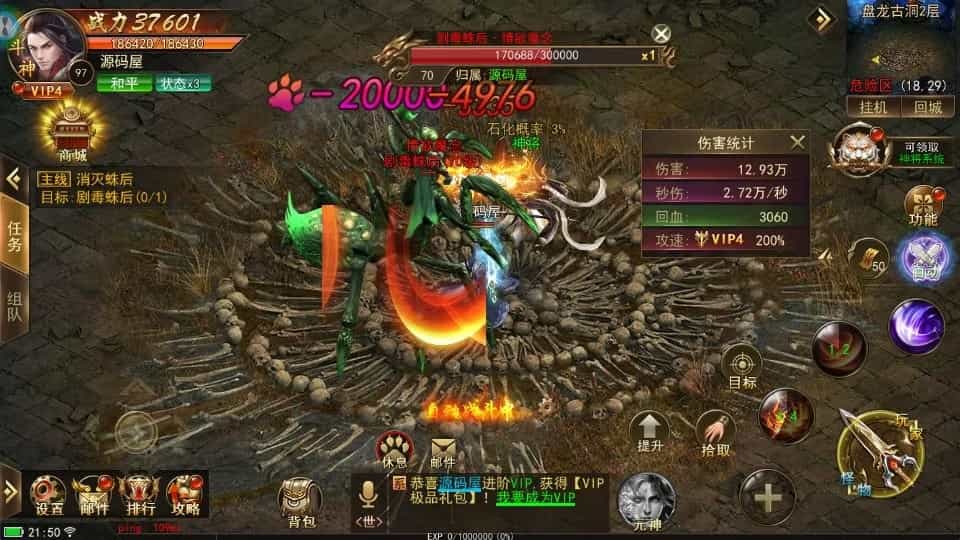Image resolution: width=960 pixels, height=540 pixels.
Task: Toggle 挂机 auto-farm mode
Action: pos(867,107)
